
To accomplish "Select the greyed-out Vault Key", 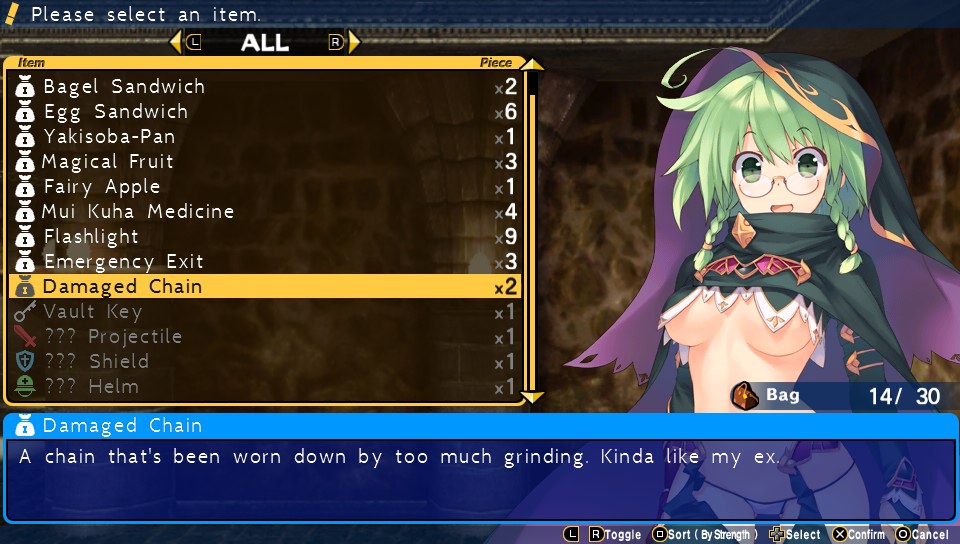I will point(93,312).
